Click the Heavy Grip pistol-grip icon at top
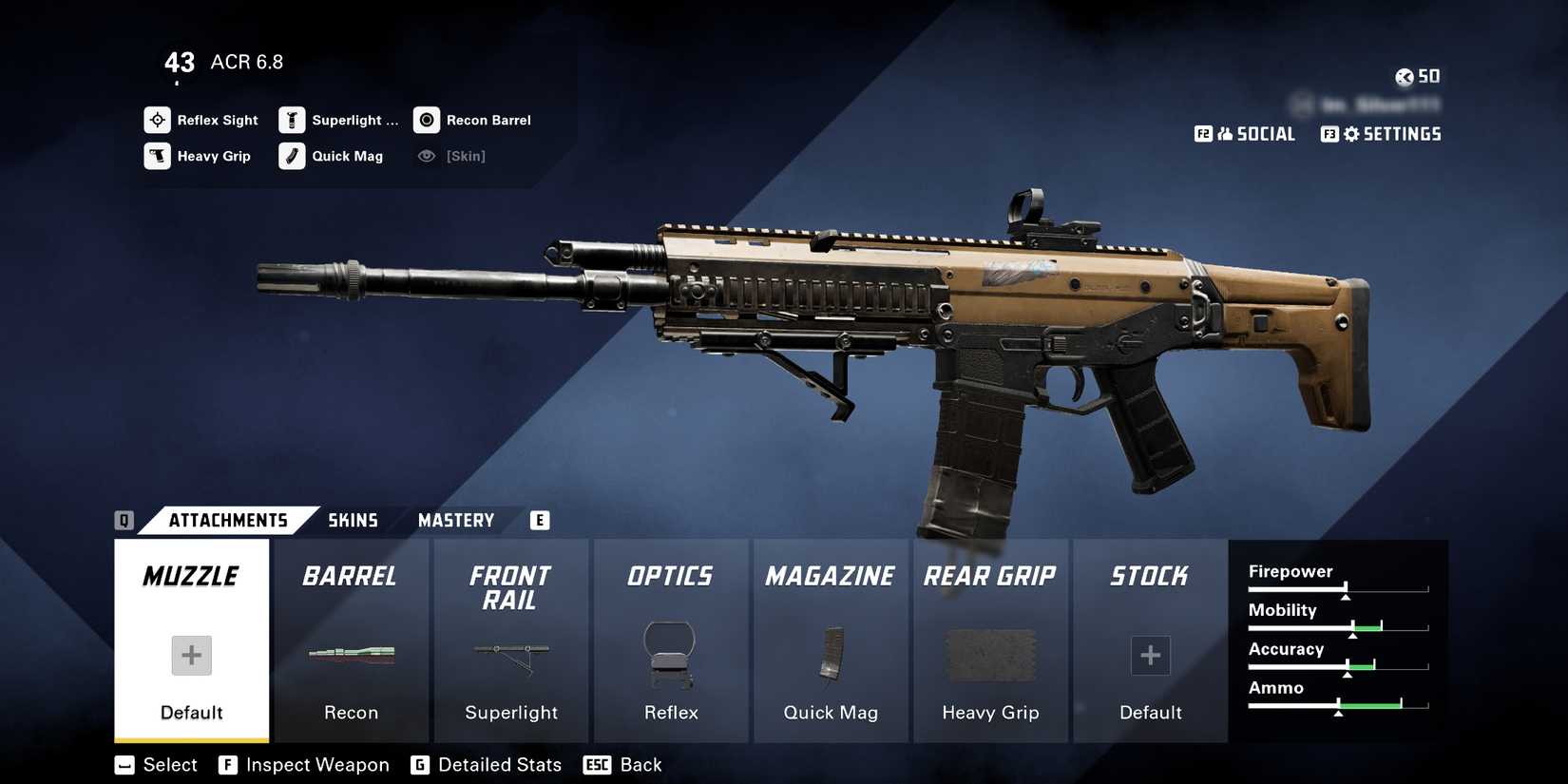The width and height of the screenshot is (1568, 784). 157,156
